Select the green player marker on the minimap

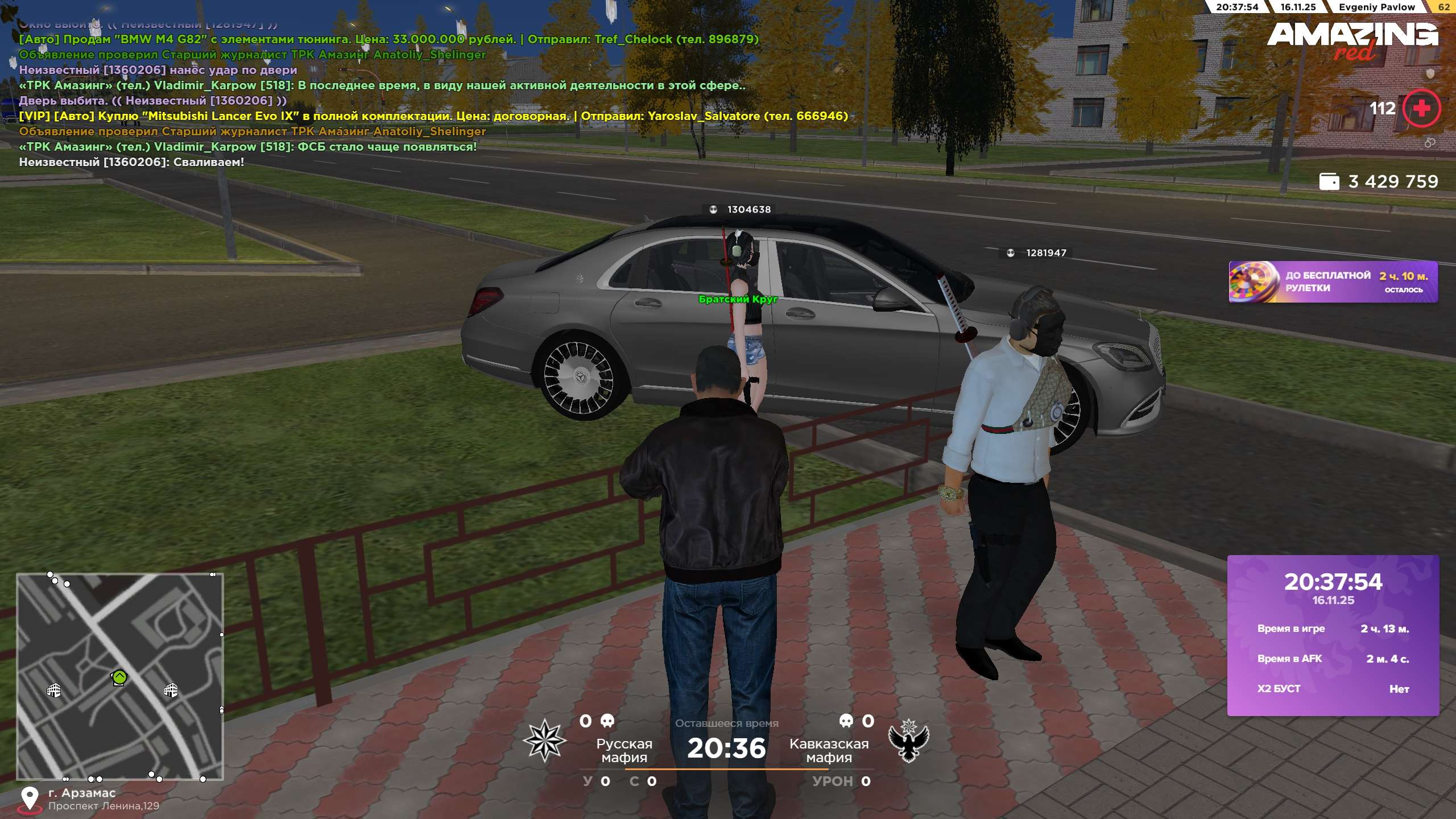(x=119, y=677)
